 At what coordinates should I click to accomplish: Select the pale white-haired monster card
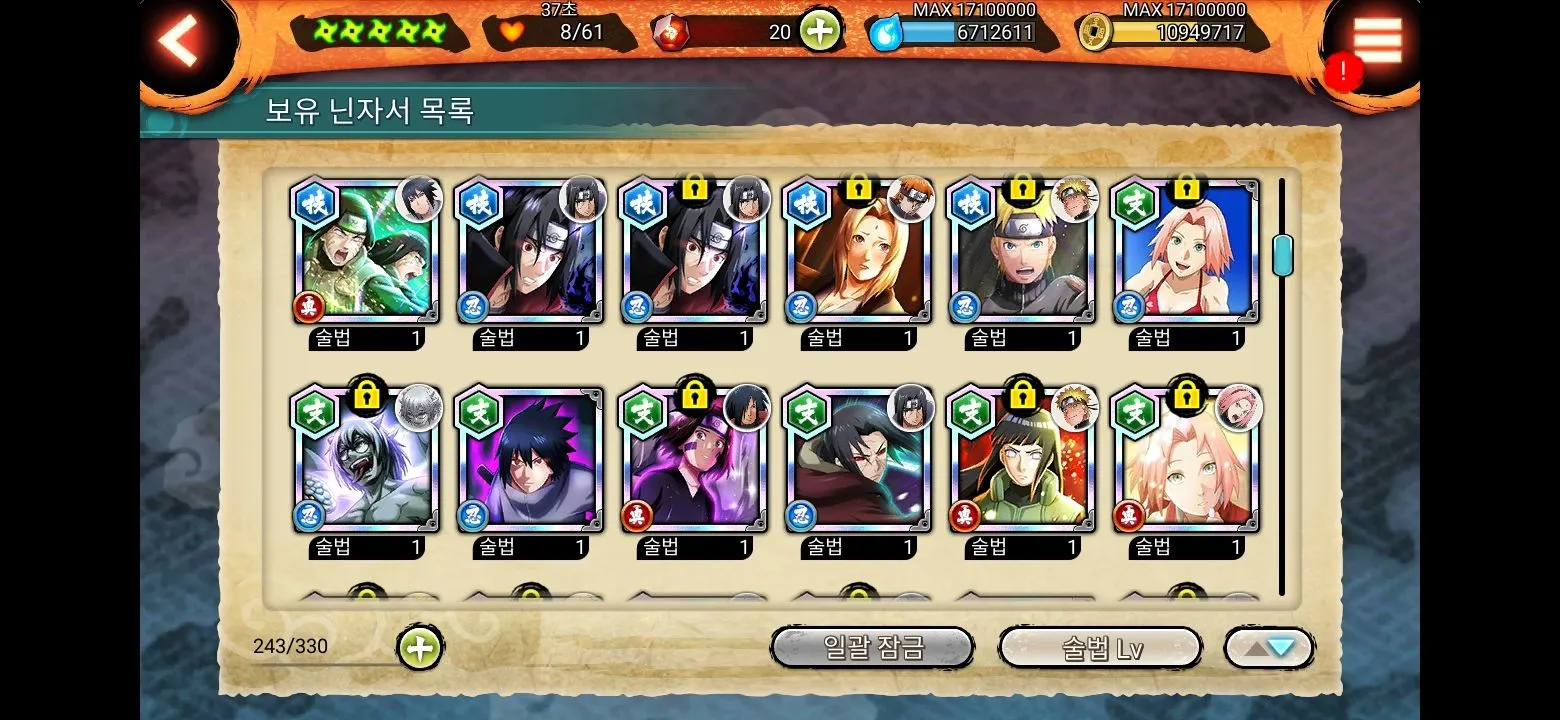tap(366, 460)
